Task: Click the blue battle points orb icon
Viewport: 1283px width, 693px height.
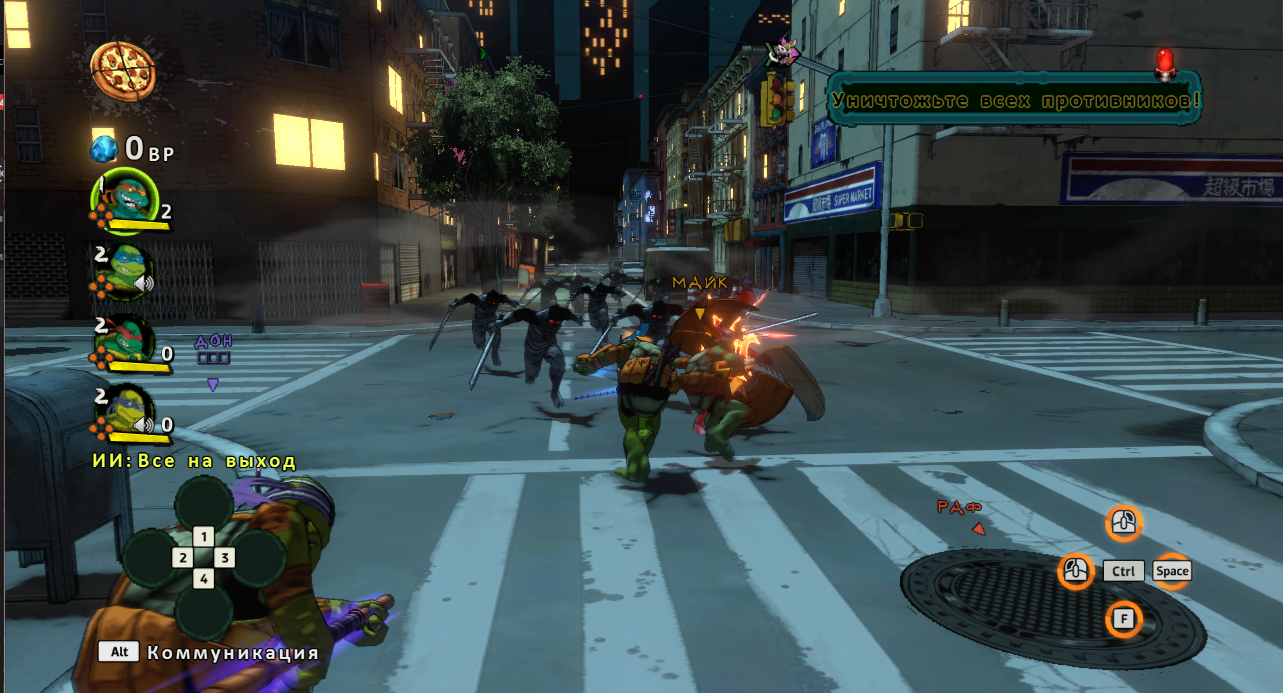Action: pos(105,149)
